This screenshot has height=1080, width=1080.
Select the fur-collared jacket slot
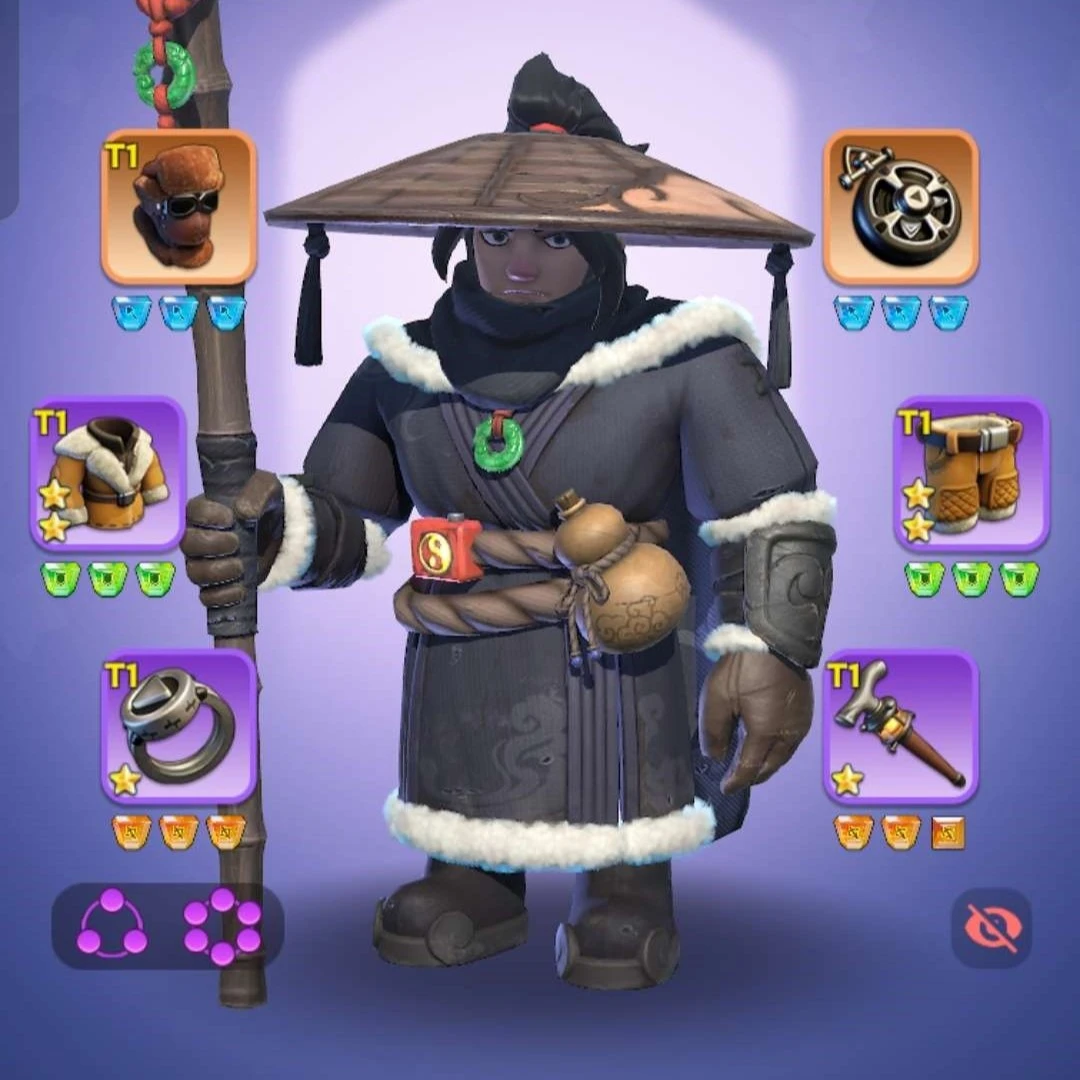tap(108, 474)
